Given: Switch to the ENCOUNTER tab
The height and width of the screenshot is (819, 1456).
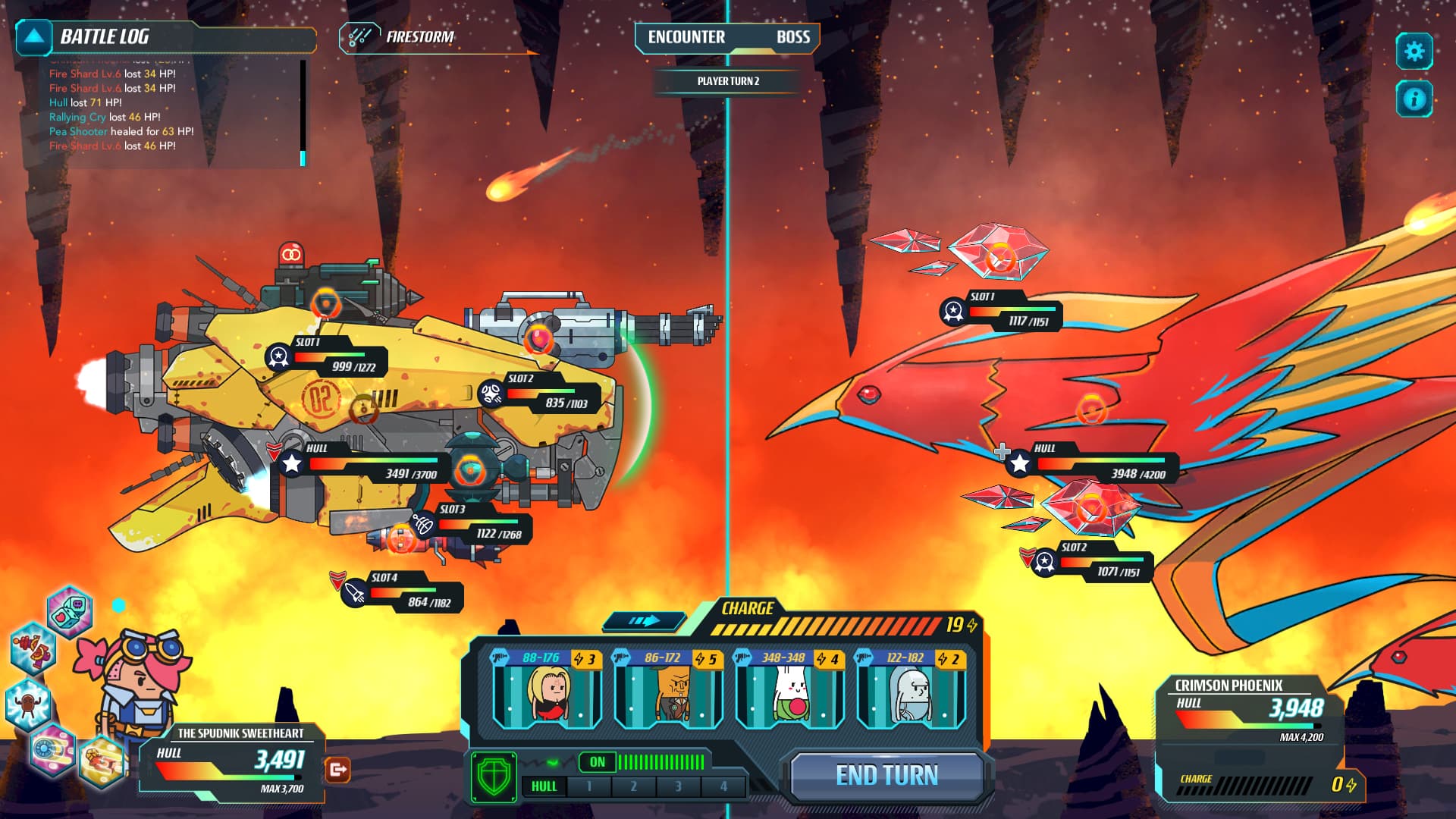Looking at the screenshot, I should 686,37.
